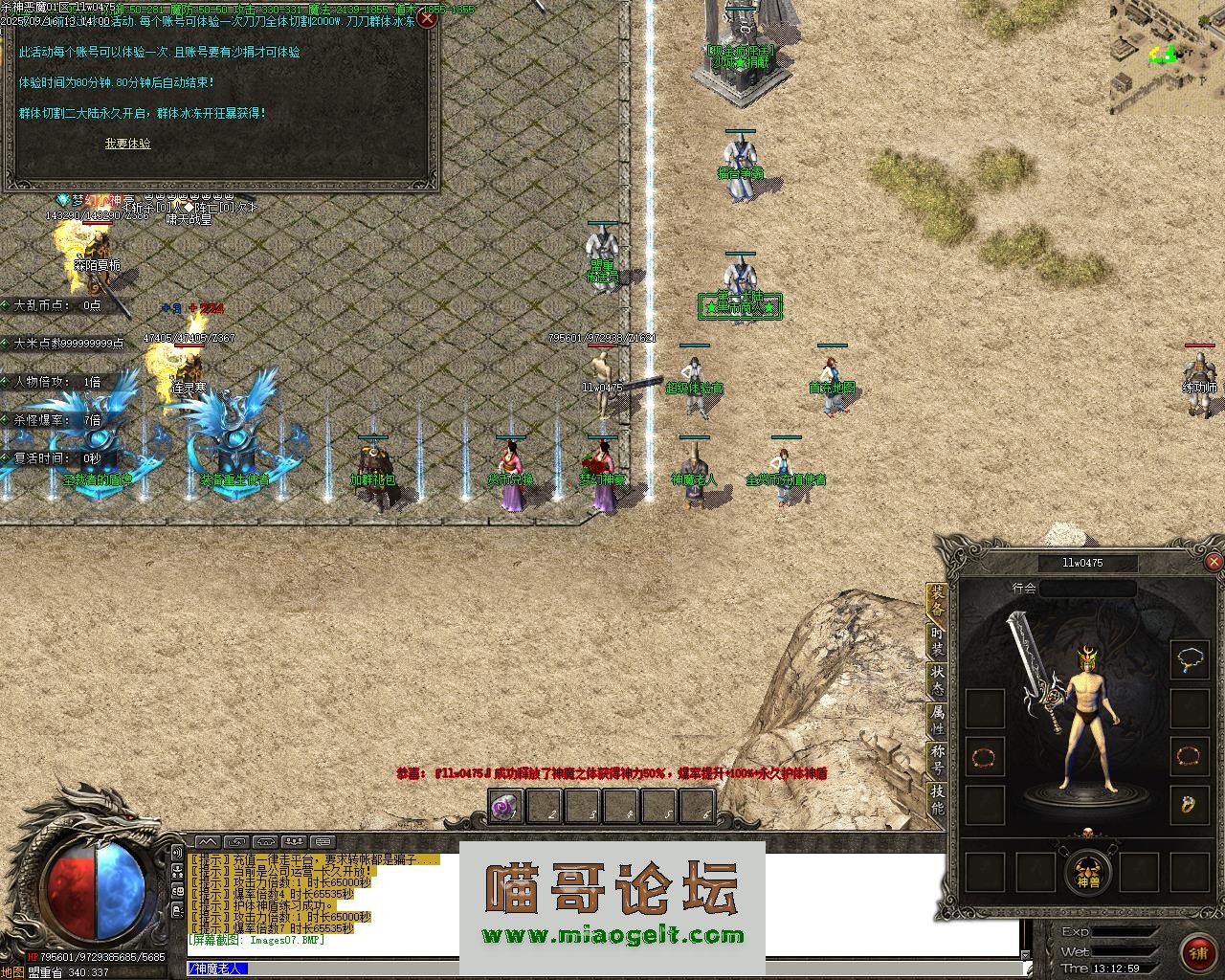This screenshot has height=980, width=1225.
Task: Open the red 铺 shop button
Action: click(x=1197, y=951)
